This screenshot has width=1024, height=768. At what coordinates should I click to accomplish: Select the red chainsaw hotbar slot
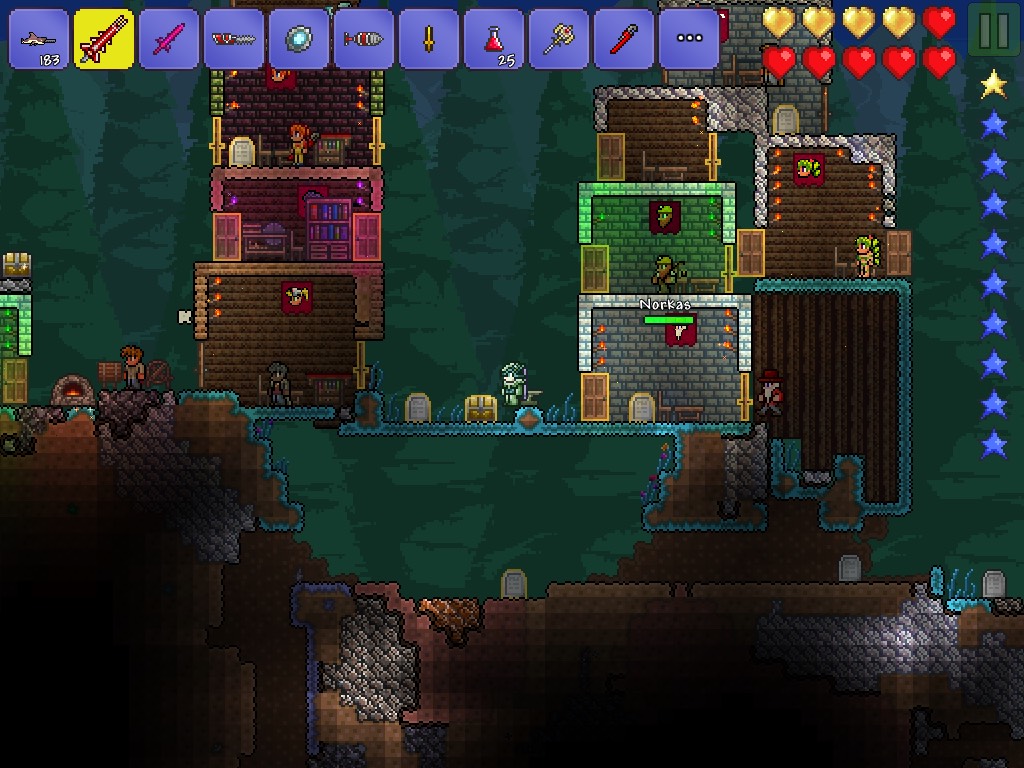[x=234, y=39]
